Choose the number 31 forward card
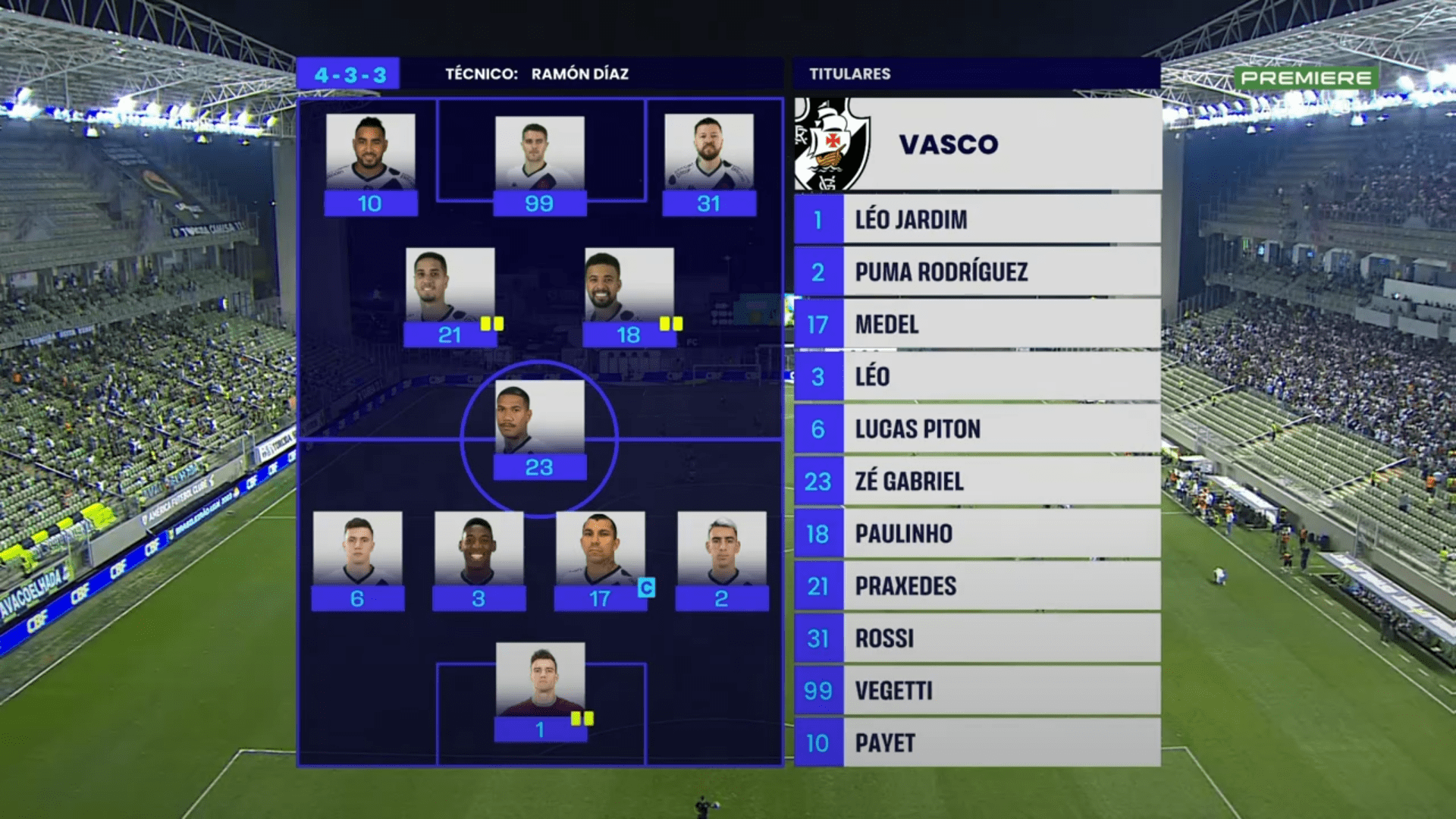The width and height of the screenshot is (1456, 819). point(709,165)
